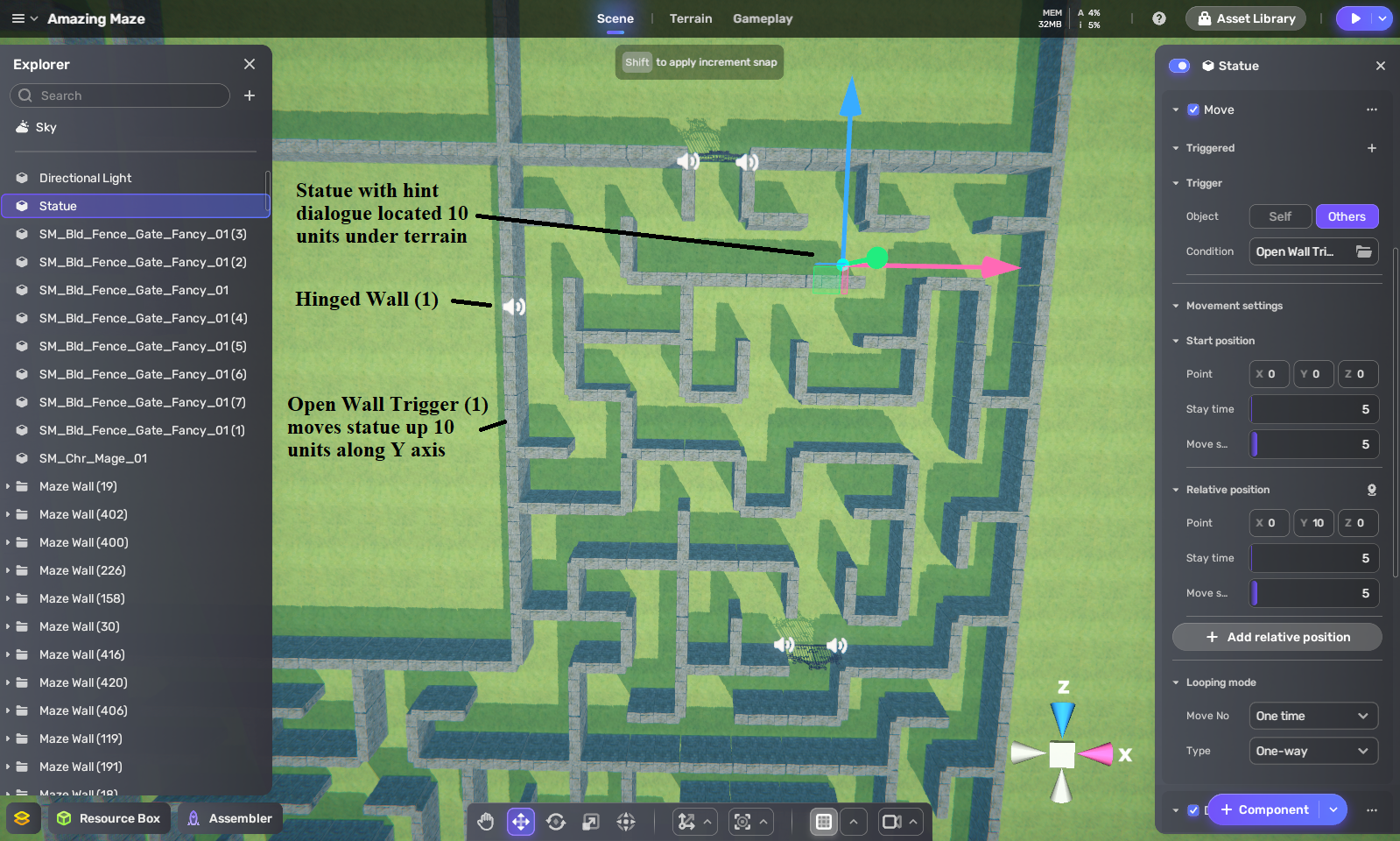
Task: Switch to the Terrain tab
Action: pyautogui.click(x=690, y=18)
